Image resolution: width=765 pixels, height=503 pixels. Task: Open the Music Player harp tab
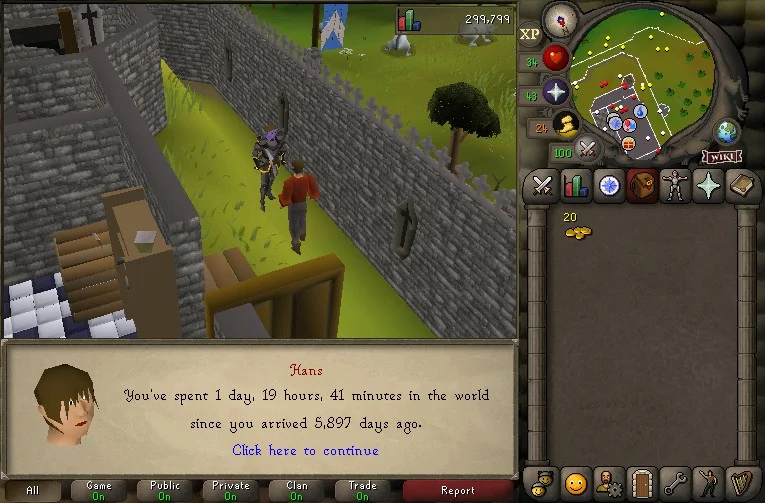pyautogui.click(x=742, y=482)
